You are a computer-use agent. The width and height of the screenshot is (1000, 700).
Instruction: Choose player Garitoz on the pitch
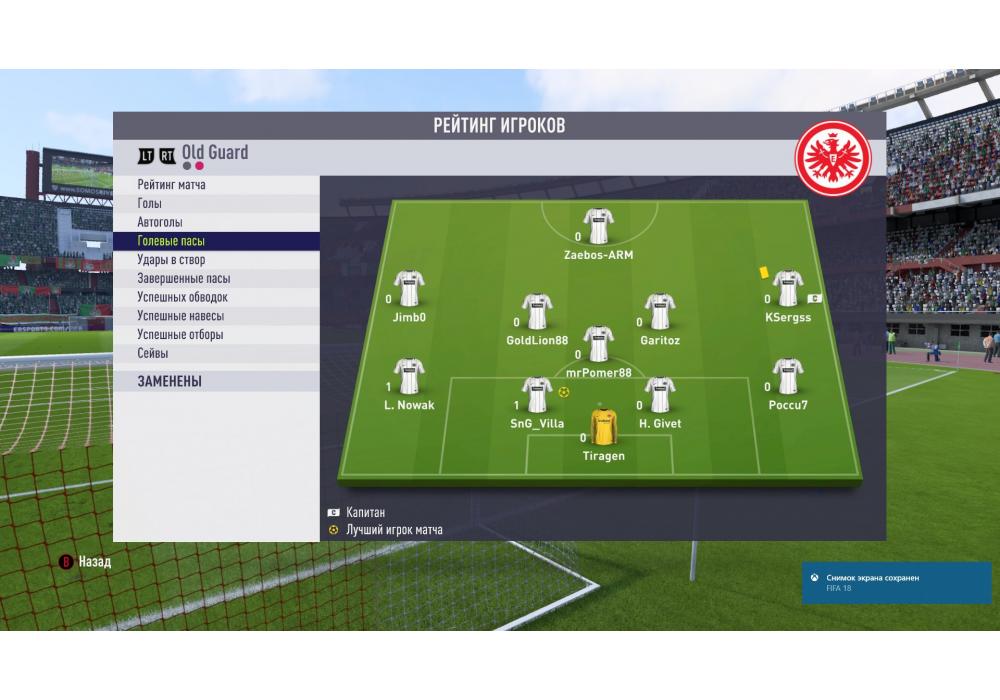coord(659,312)
